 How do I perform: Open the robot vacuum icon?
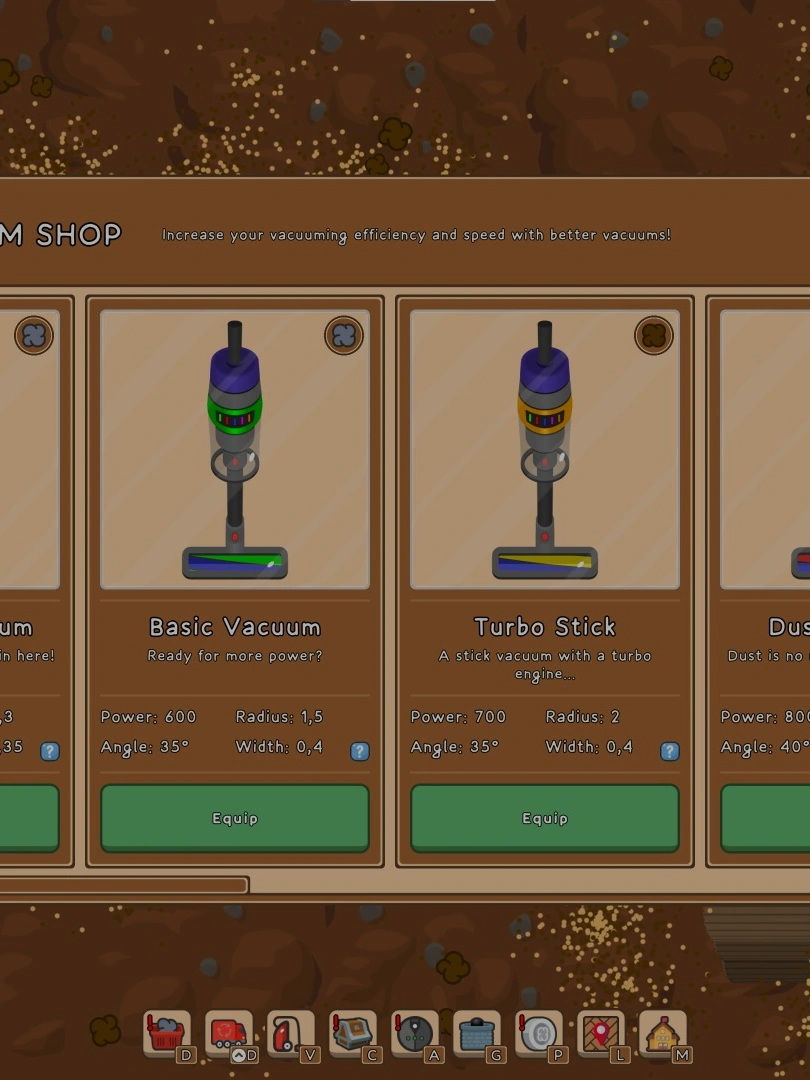[414, 1033]
